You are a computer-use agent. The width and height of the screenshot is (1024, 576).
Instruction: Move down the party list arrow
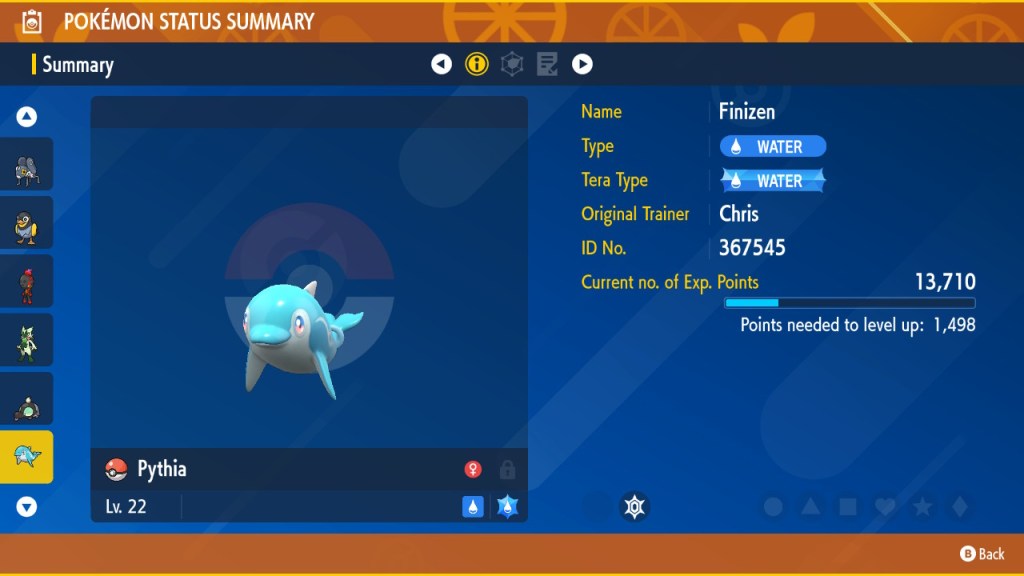pyautogui.click(x=27, y=507)
